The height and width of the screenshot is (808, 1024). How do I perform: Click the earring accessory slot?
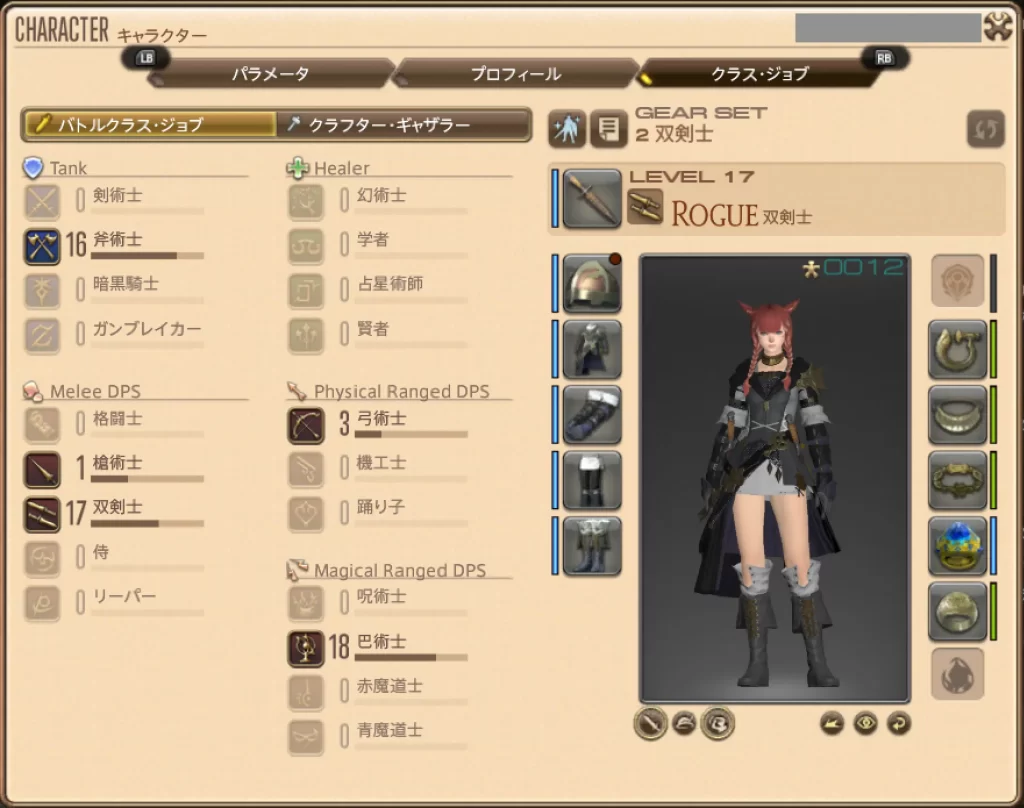coord(957,349)
